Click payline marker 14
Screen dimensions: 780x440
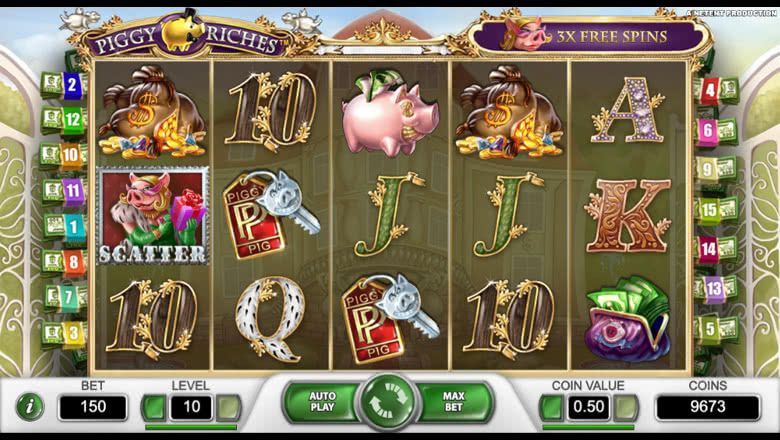(708, 248)
